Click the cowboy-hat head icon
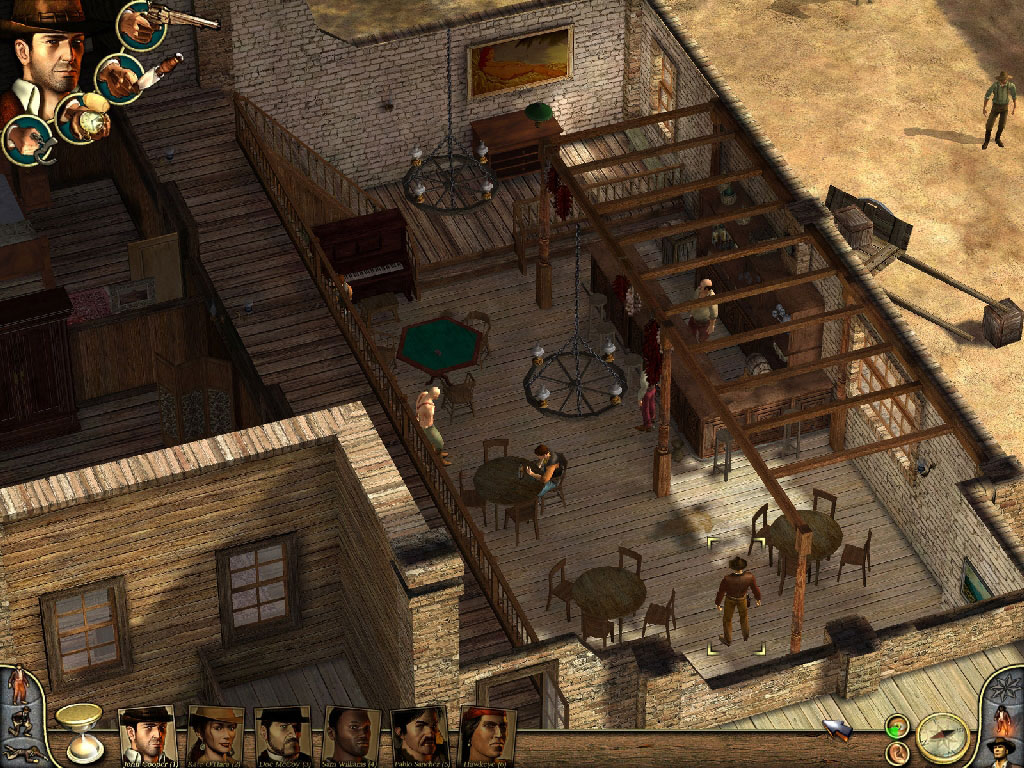1024x768 pixels. [x=1000, y=748]
